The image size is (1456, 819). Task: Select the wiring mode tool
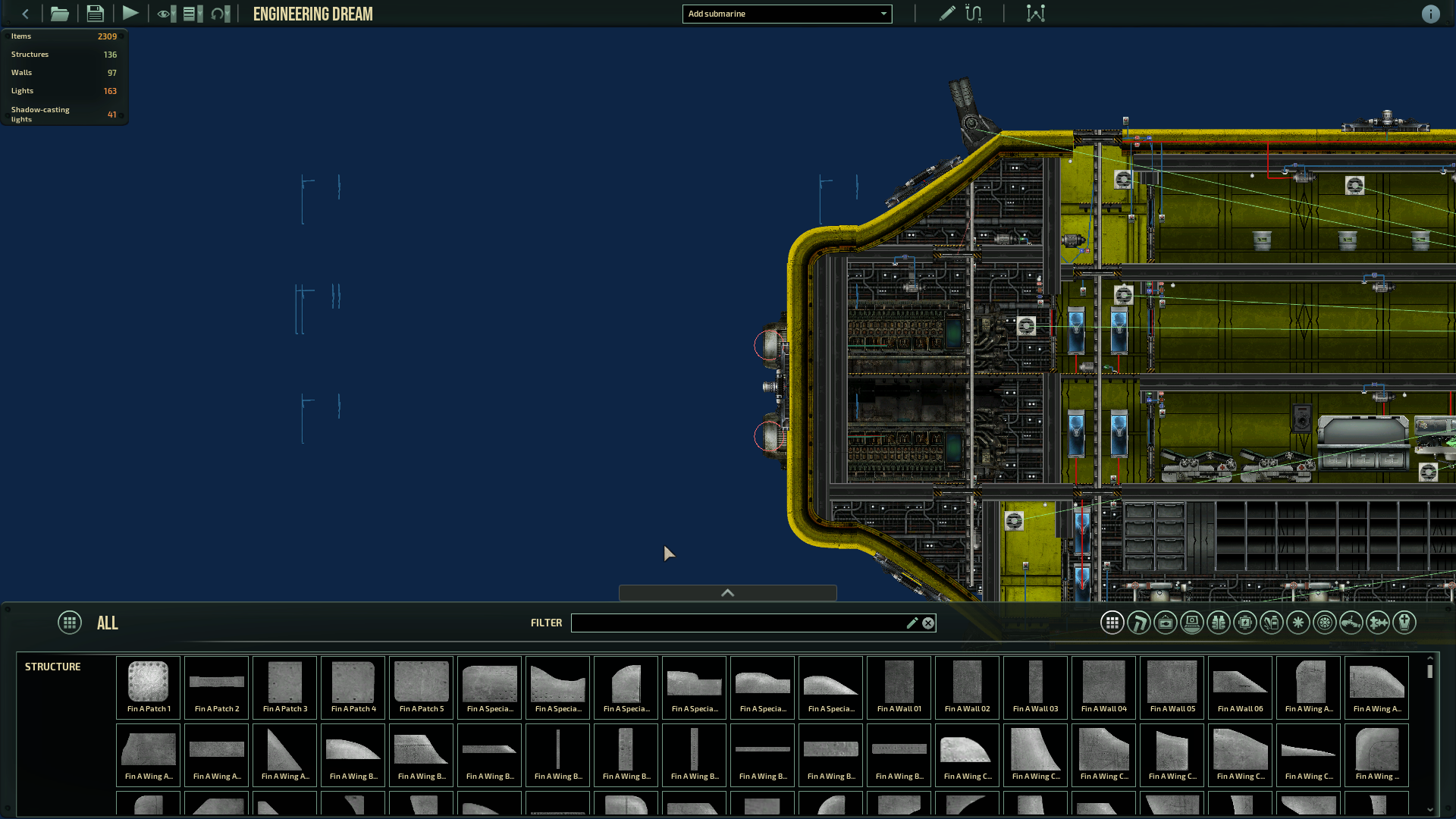(x=974, y=14)
